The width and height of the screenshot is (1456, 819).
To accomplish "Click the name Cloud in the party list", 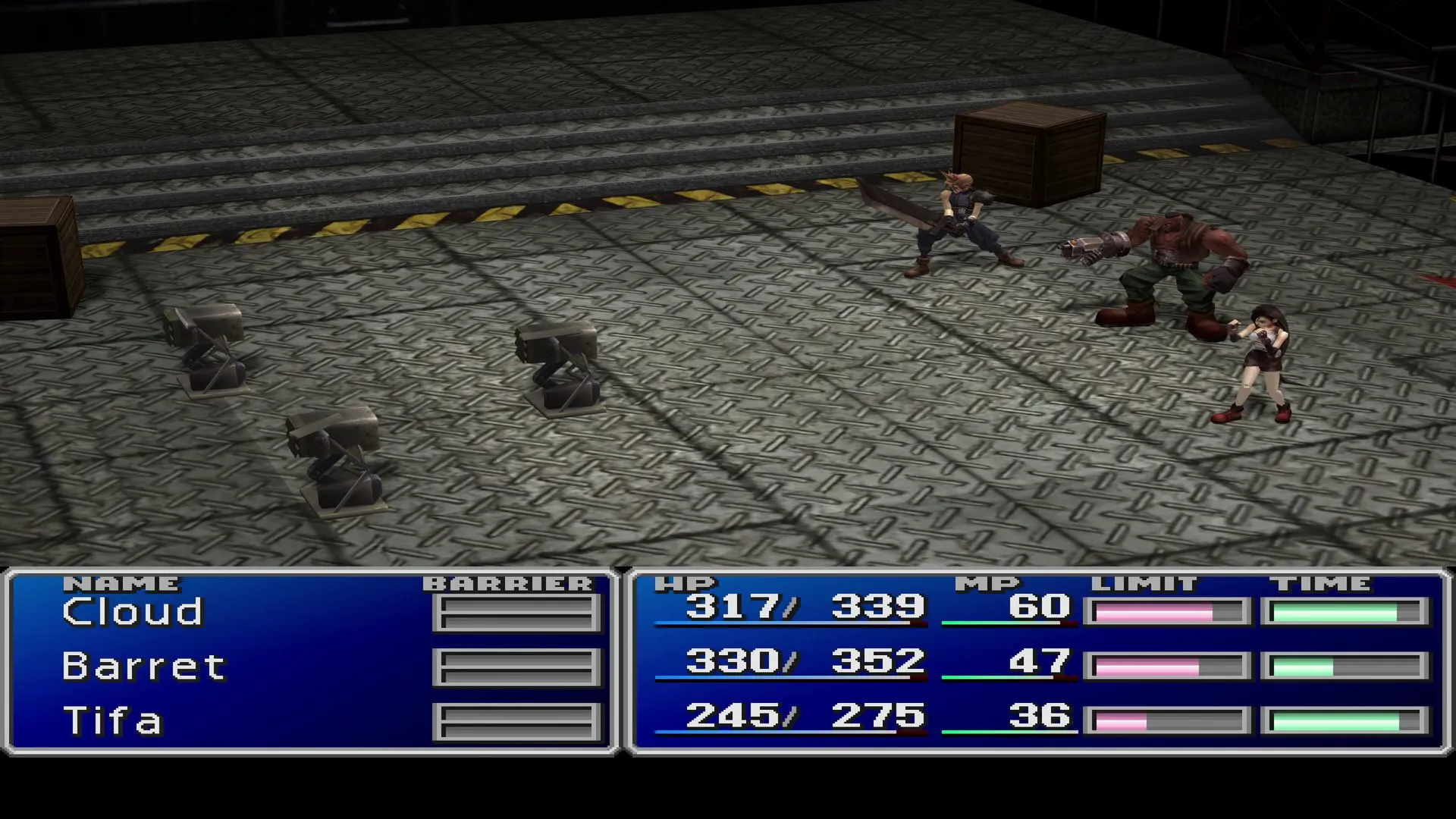I will 133,610.
